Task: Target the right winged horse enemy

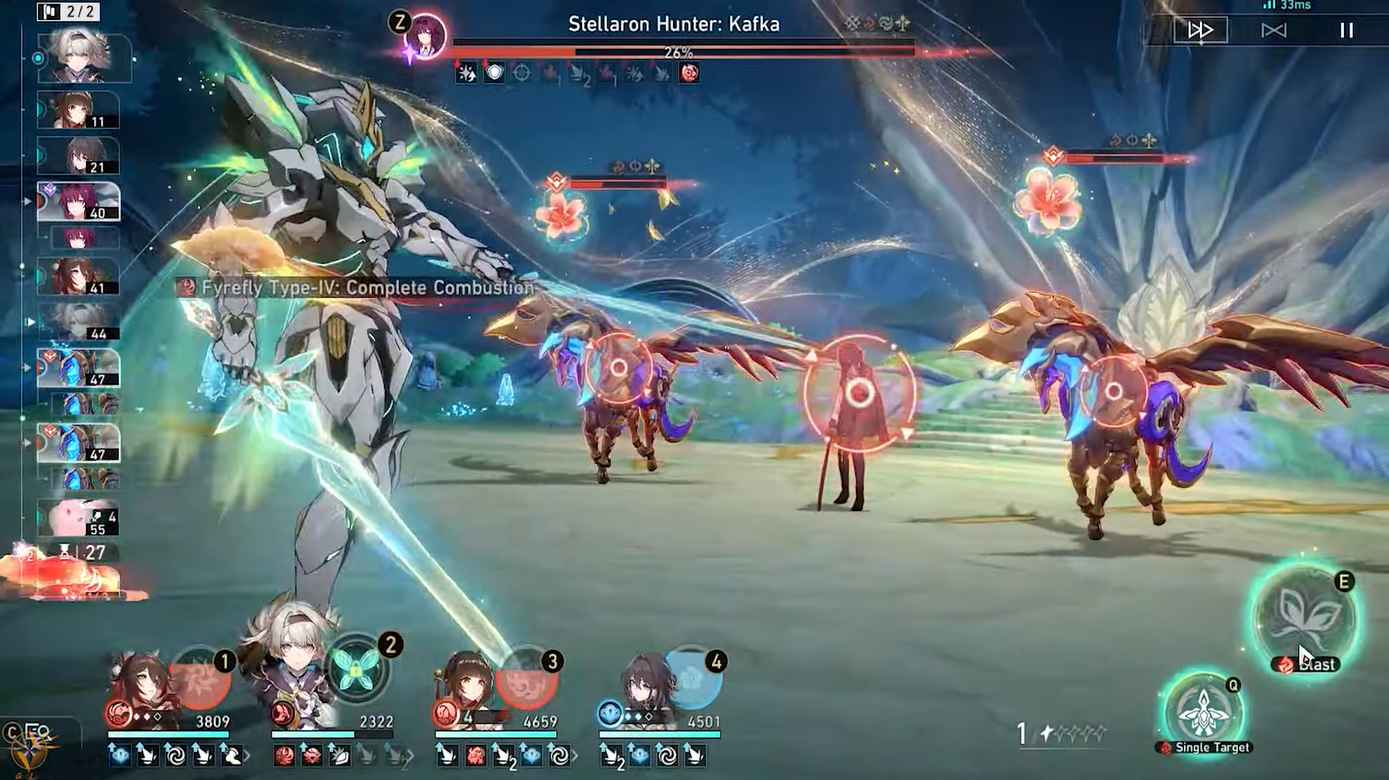Action: coord(1112,392)
